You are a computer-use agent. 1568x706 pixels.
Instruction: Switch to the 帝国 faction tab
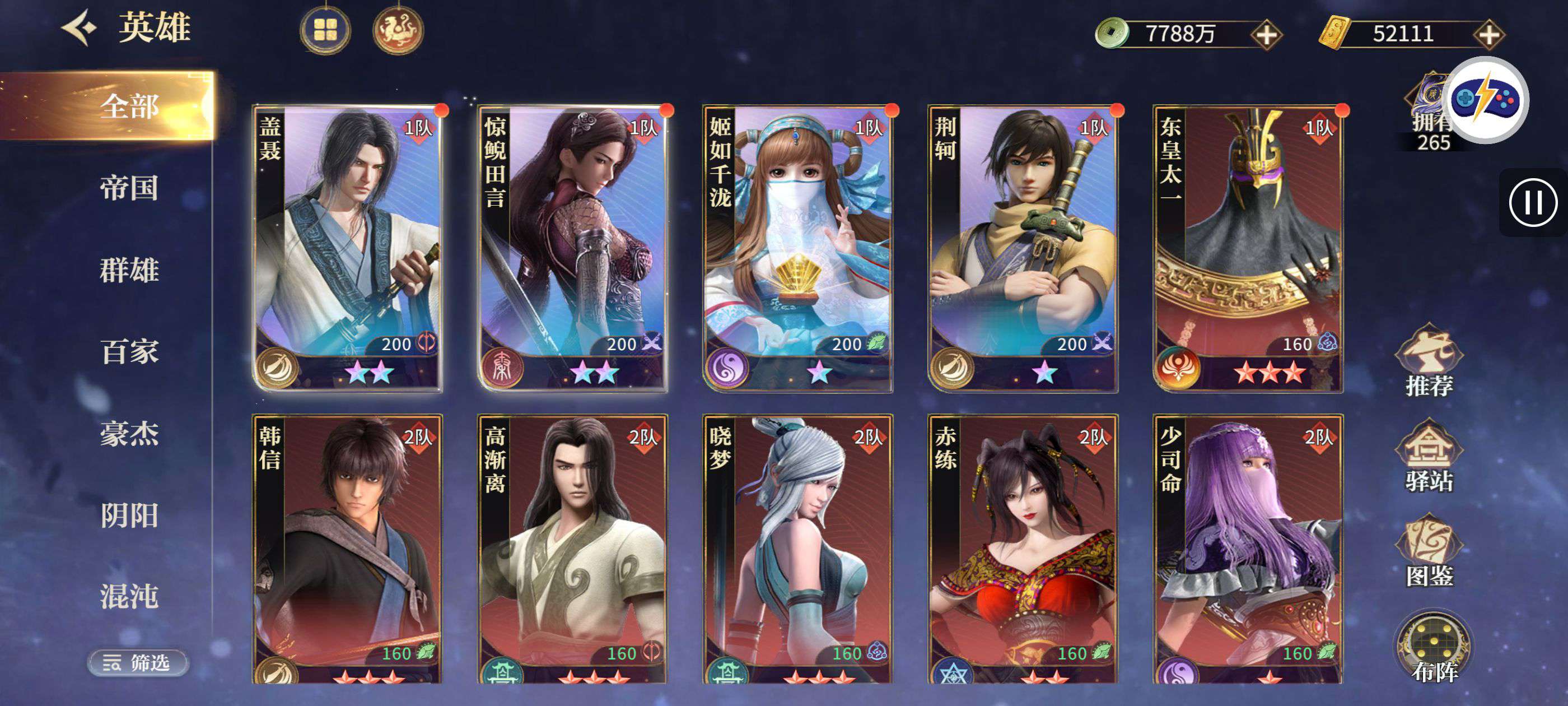pos(129,188)
